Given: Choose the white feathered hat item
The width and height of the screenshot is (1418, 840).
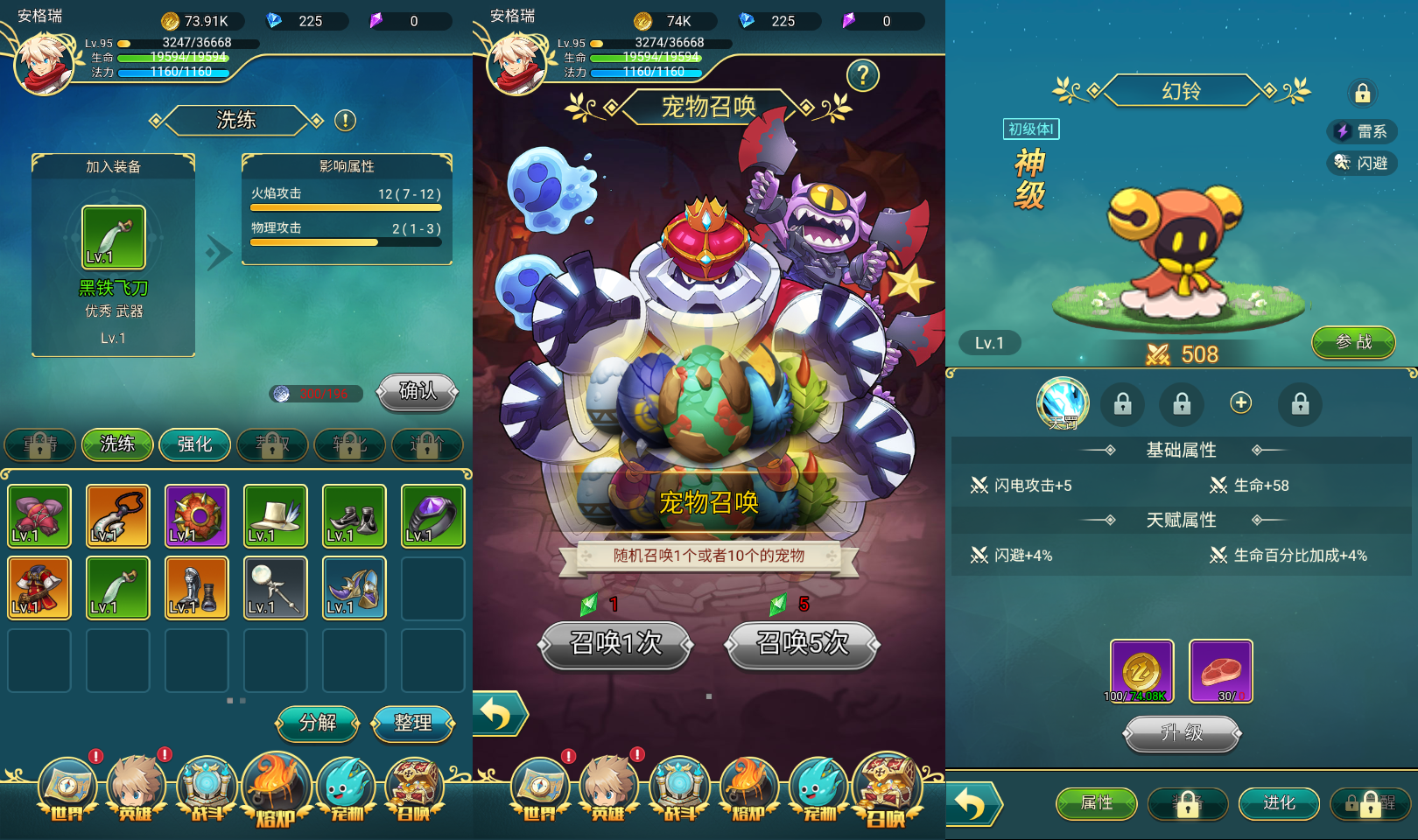Looking at the screenshot, I should [275, 516].
